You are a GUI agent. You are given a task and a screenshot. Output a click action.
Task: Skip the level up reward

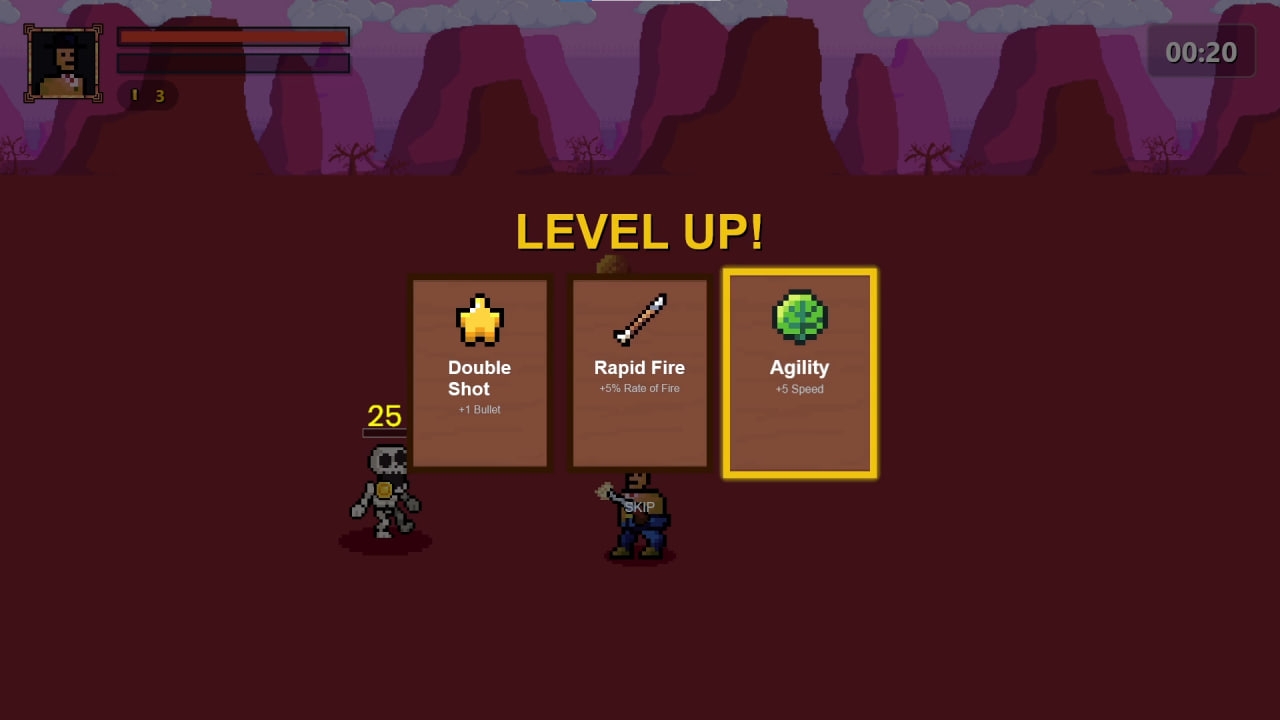click(639, 507)
